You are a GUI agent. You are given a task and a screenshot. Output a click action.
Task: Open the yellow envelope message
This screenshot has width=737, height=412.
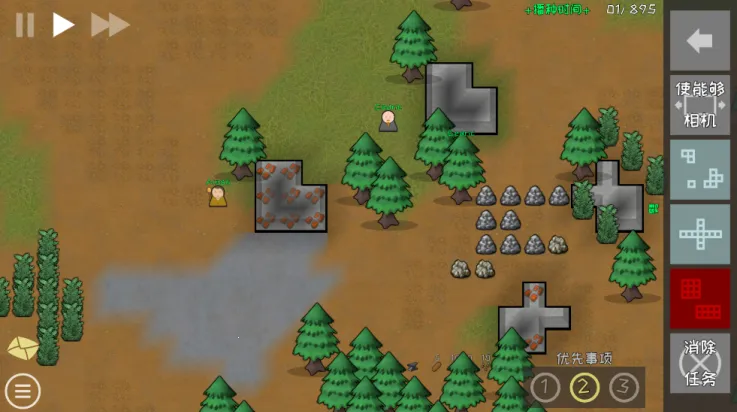(22, 348)
